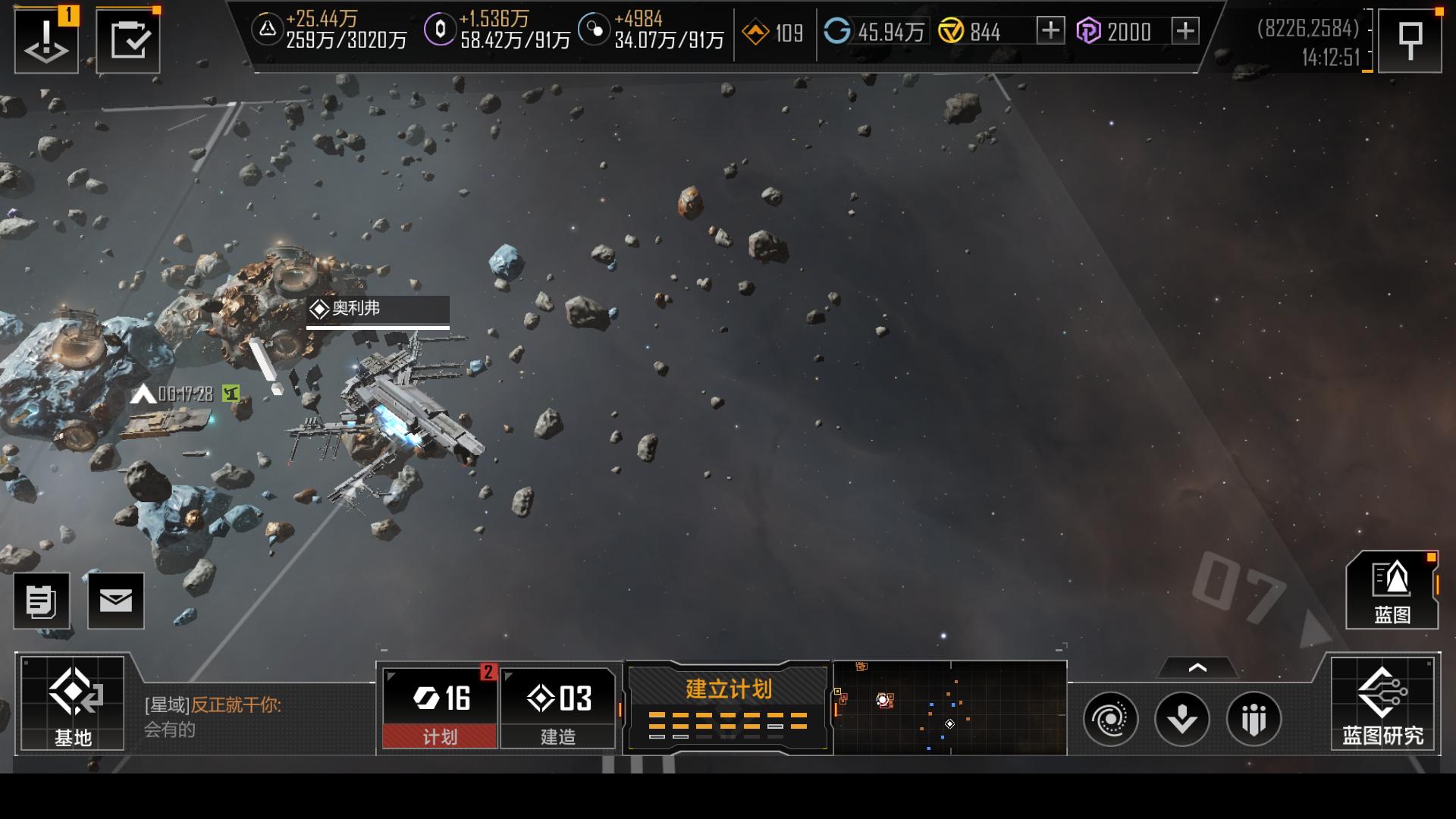Open the report documents icon
Screen dimensions: 1456x819
coord(42,601)
